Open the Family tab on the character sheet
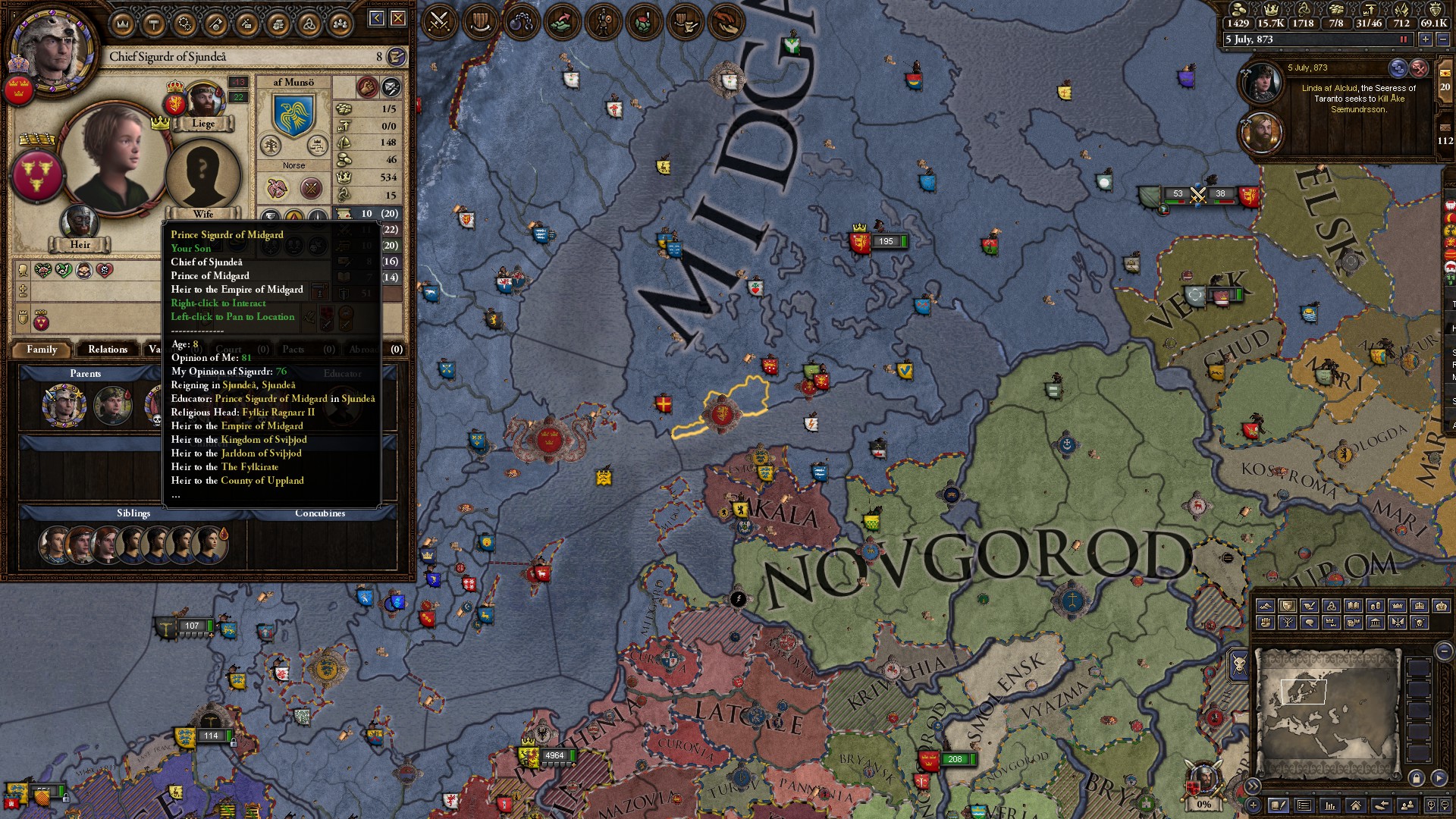This screenshot has height=819, width=1456. (42, 350)
